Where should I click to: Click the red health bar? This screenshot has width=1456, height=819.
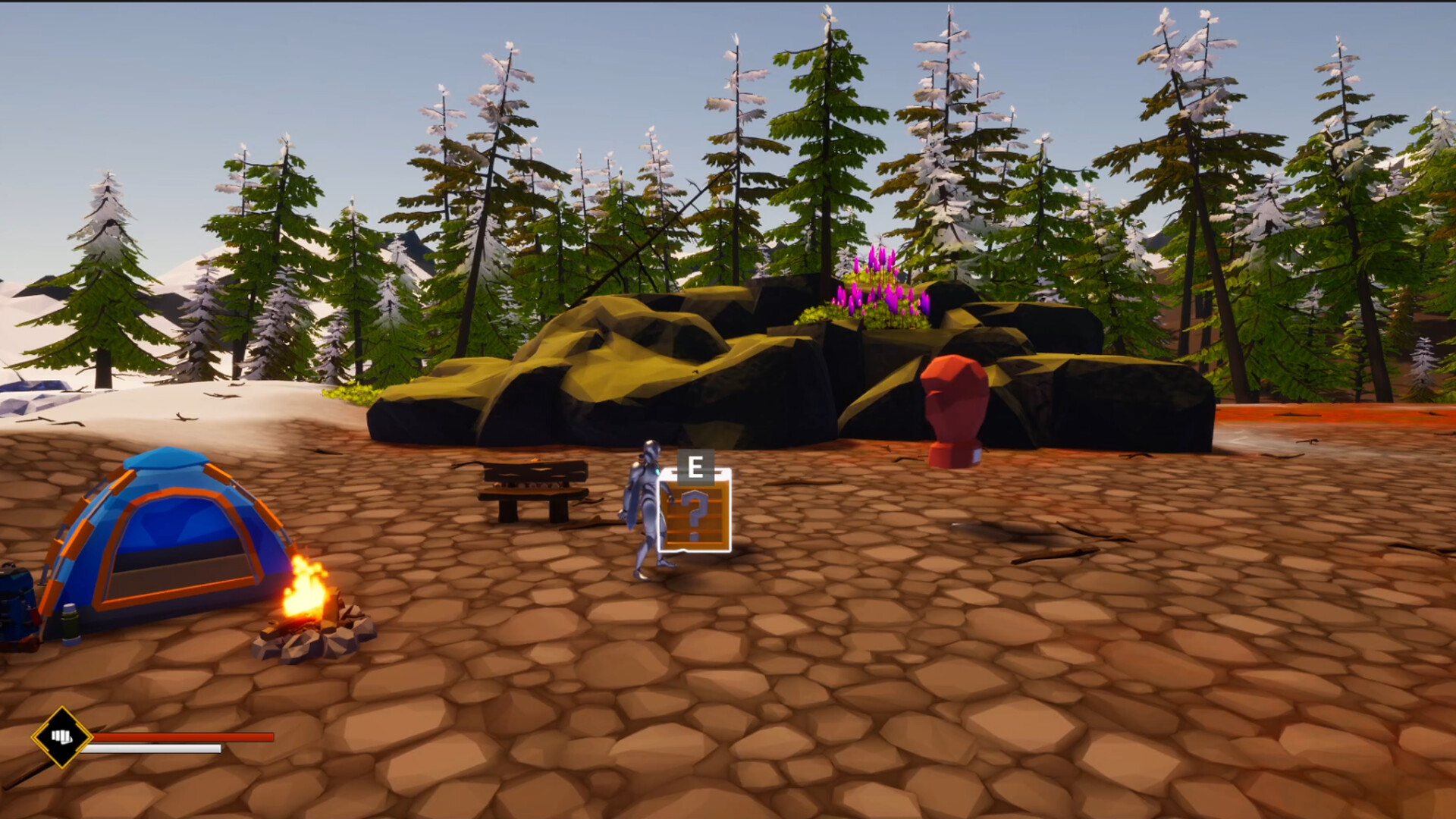pos(182,736)
